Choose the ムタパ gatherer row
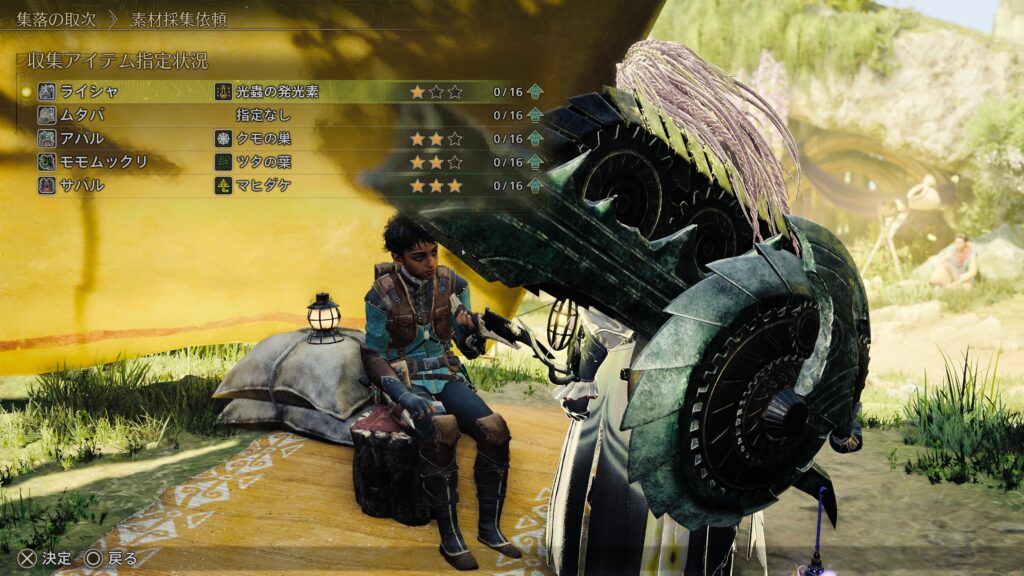The height and width of the screenshot is (576, 1024). [82, 115]
